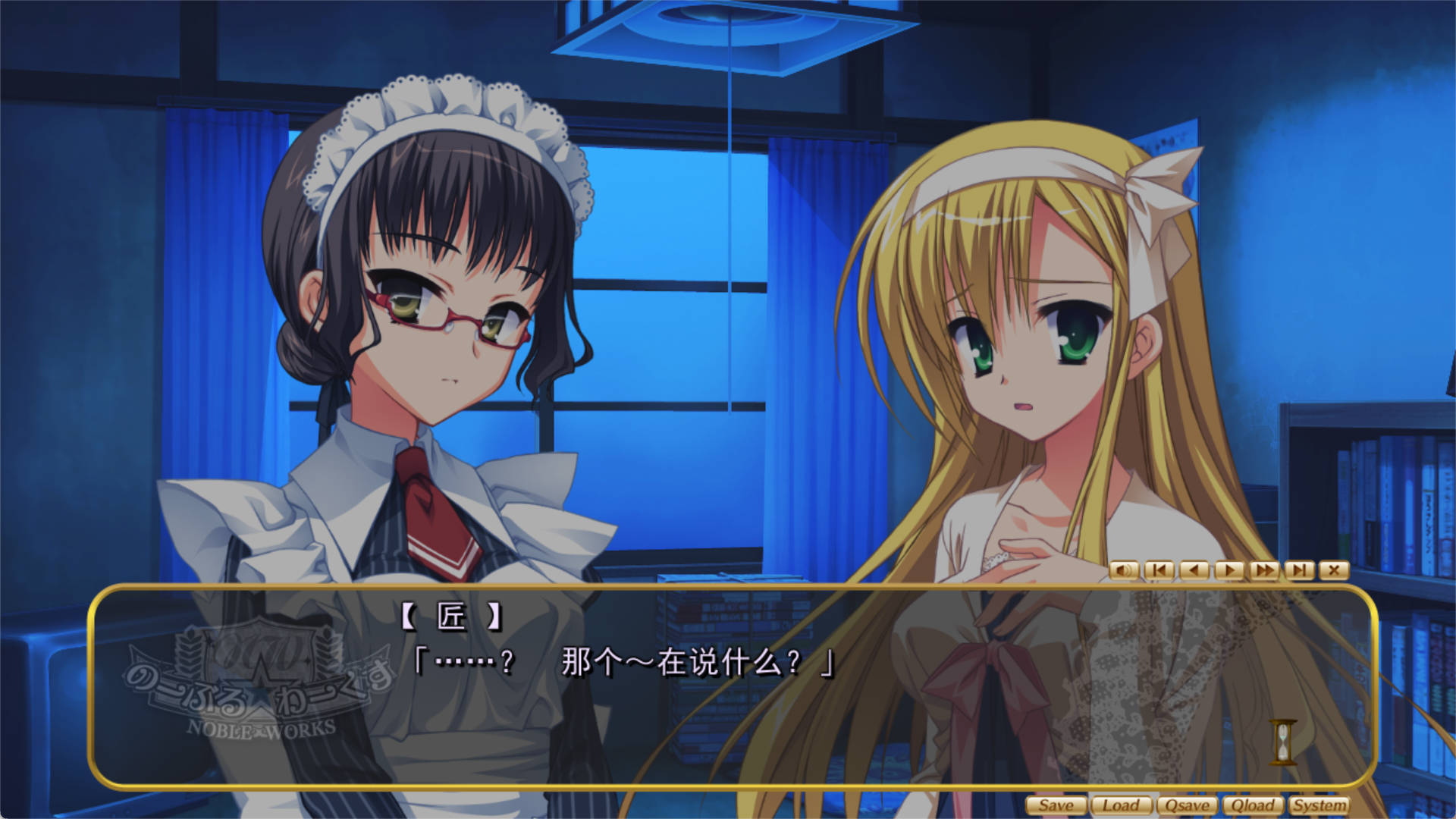This screenshot has height=819, width=1456.
Task: Start auto-play with the single right arrow
Action: coord(1229,570)
